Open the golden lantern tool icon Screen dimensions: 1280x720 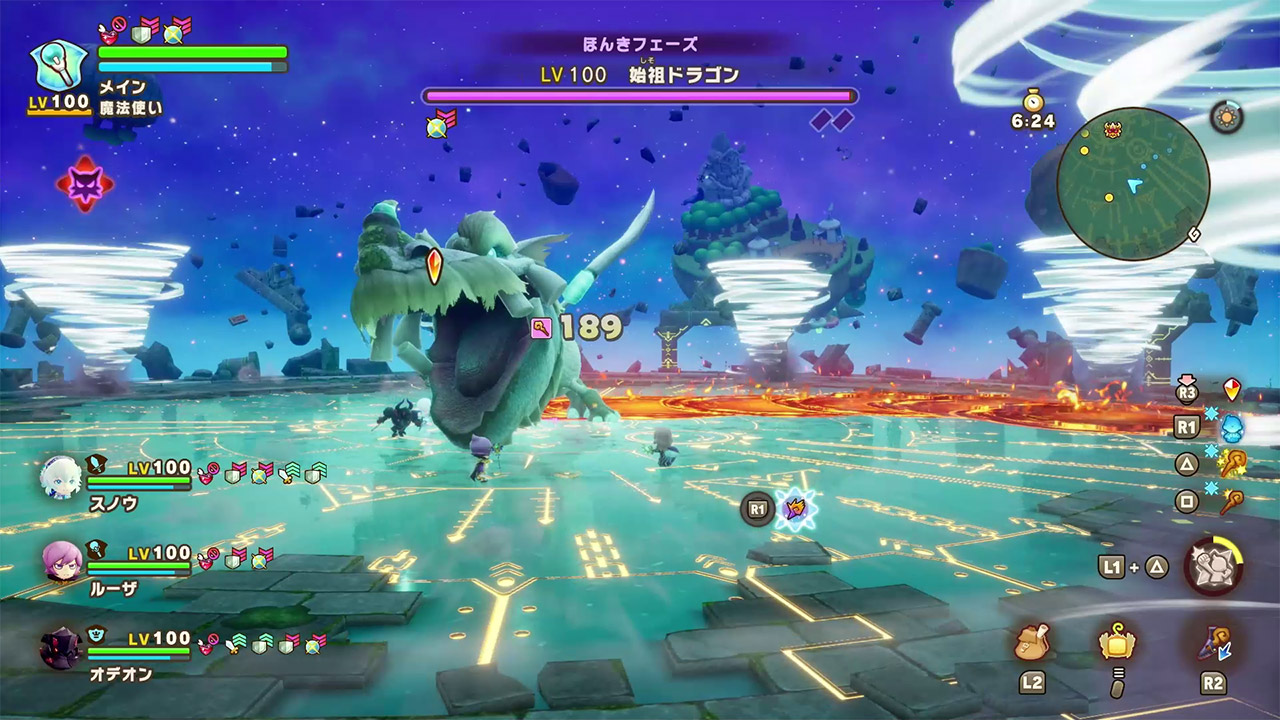tap(1117, 641)
